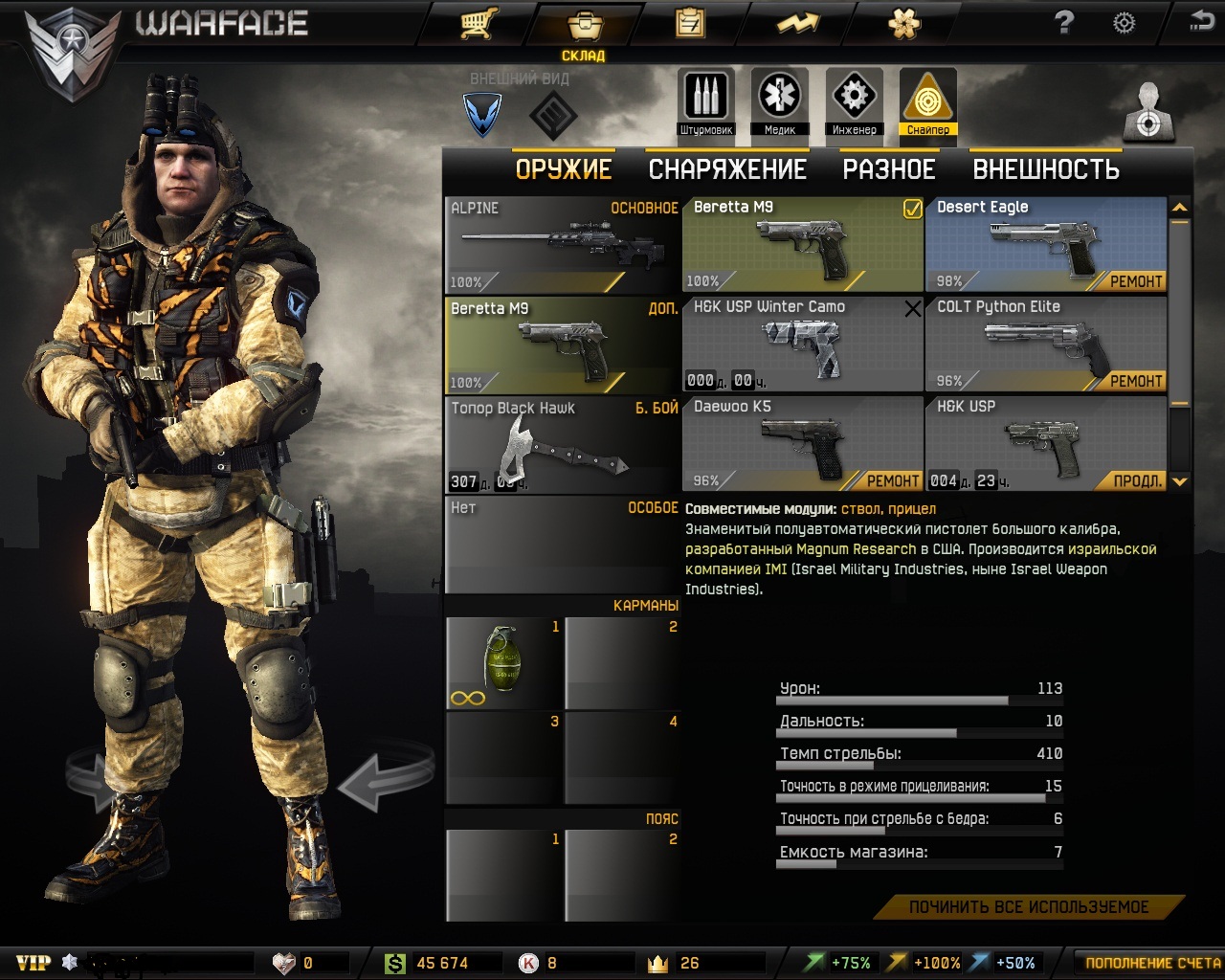Open the help question mark
Image resolution: width=1225 pixels, height=980 pixels.
[x=1064, y=23]
